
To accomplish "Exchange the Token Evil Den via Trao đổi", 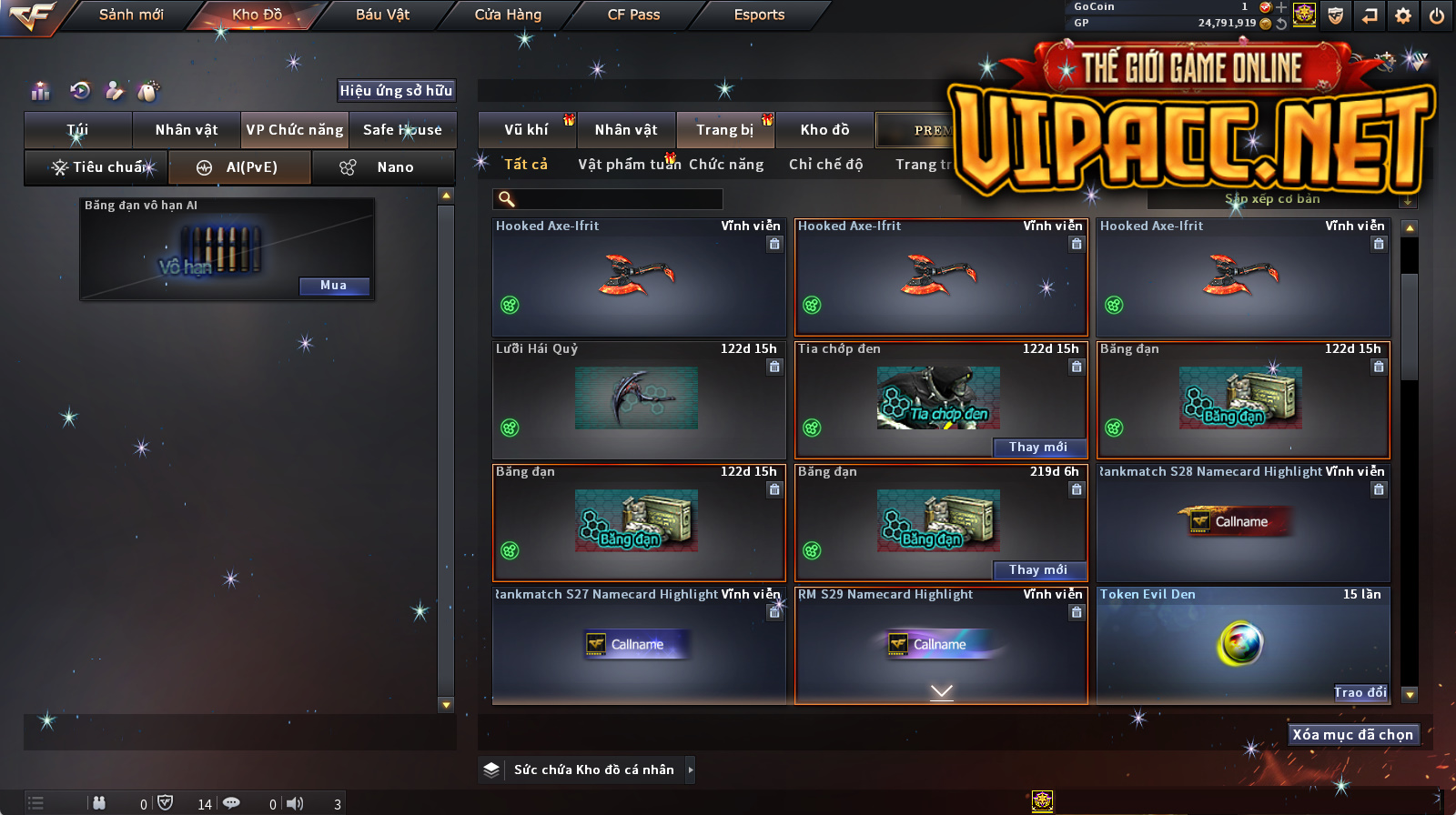I will (1360, 692).
